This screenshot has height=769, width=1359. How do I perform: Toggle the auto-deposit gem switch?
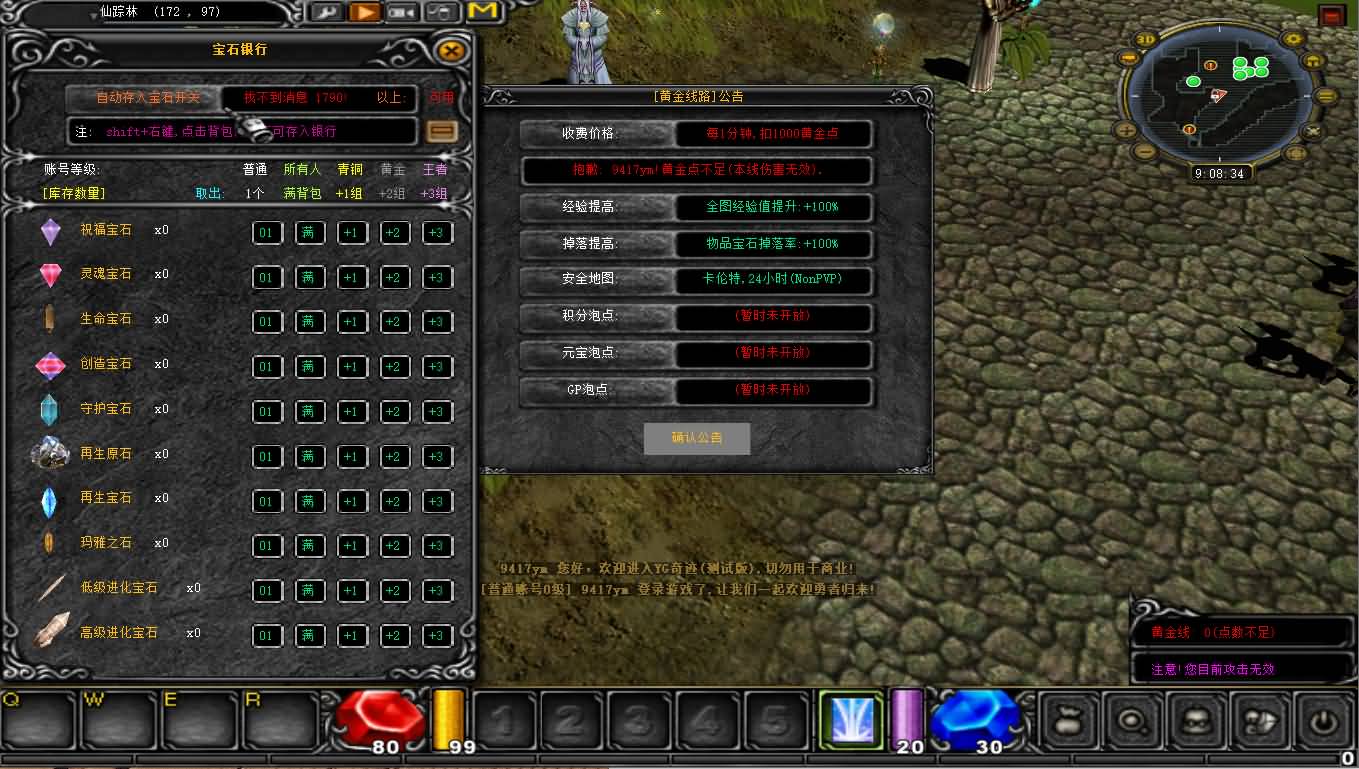[x=148, y=98]
